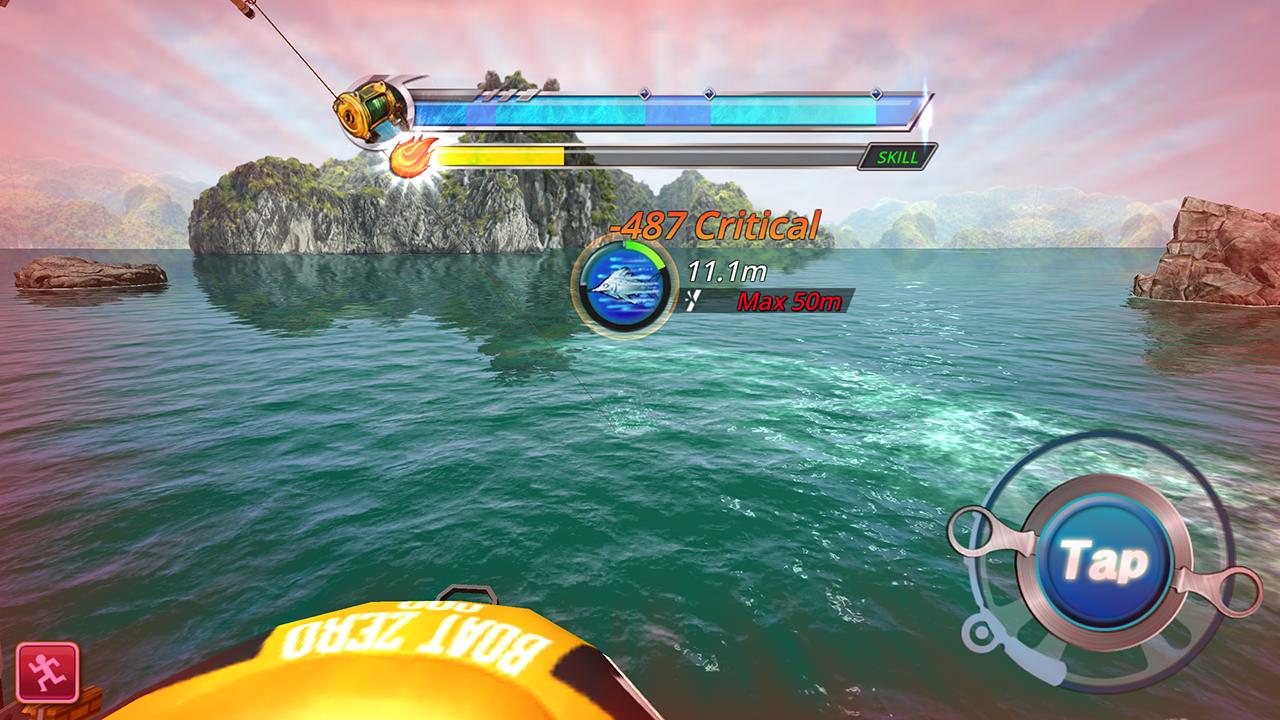Click the scissors line-cut icon beside Max 50m

[691, 298]
